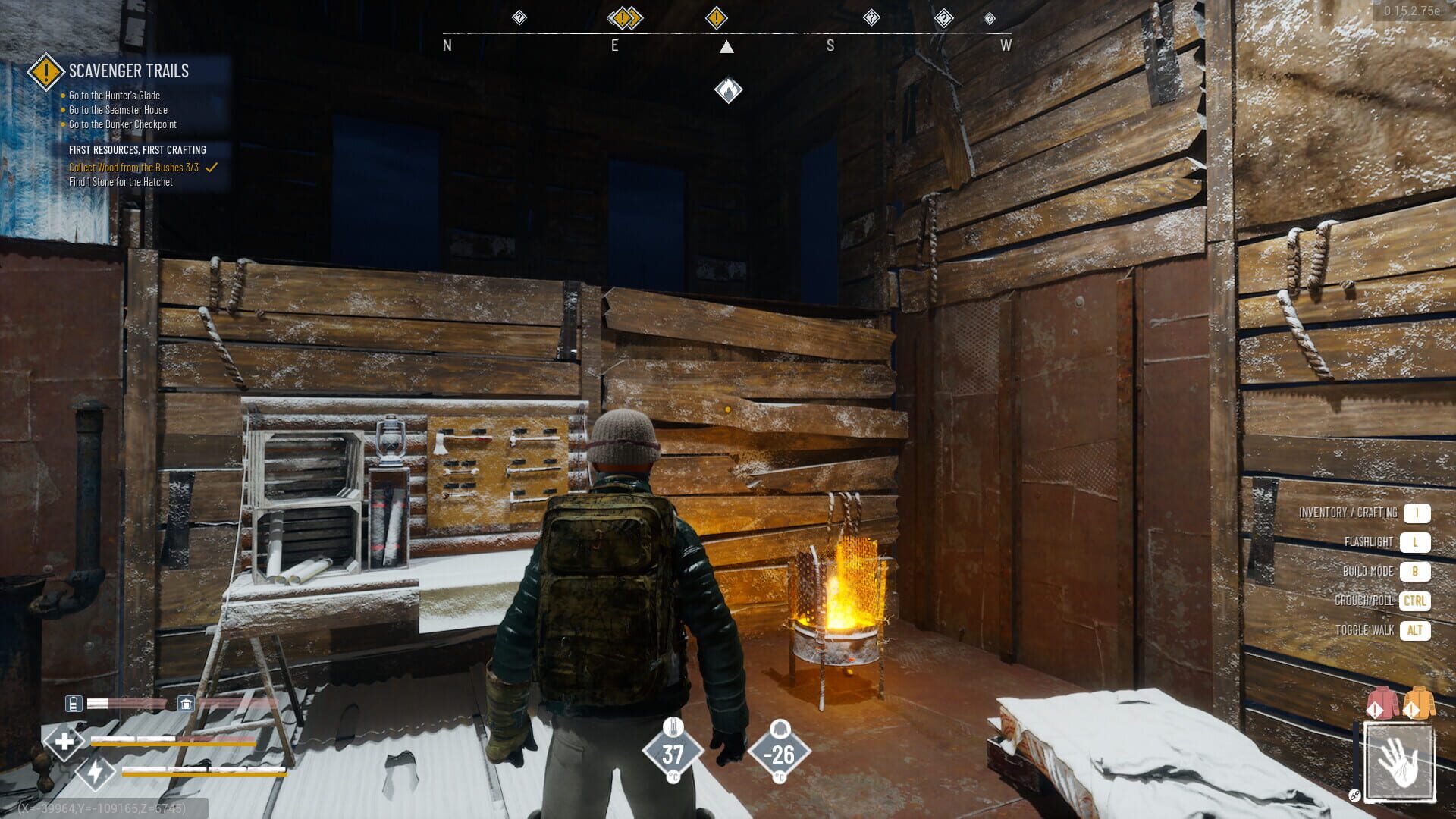Click the objective Find 1 Stone for the Hatchet
This screenshot has height=819, width=1456.
tap(122, 182)
